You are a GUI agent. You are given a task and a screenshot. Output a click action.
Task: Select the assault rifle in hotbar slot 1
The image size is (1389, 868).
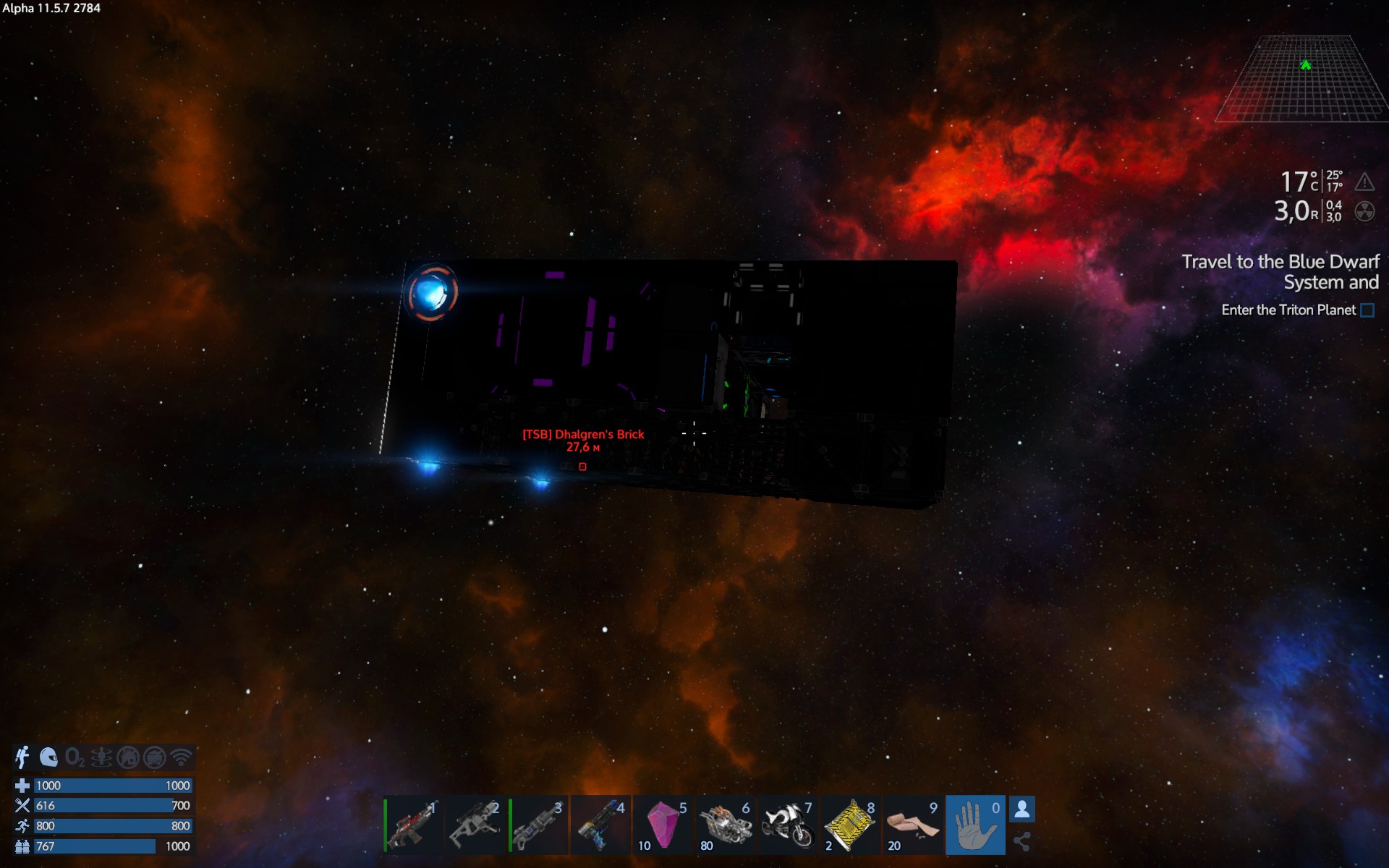tap(413, 825)
